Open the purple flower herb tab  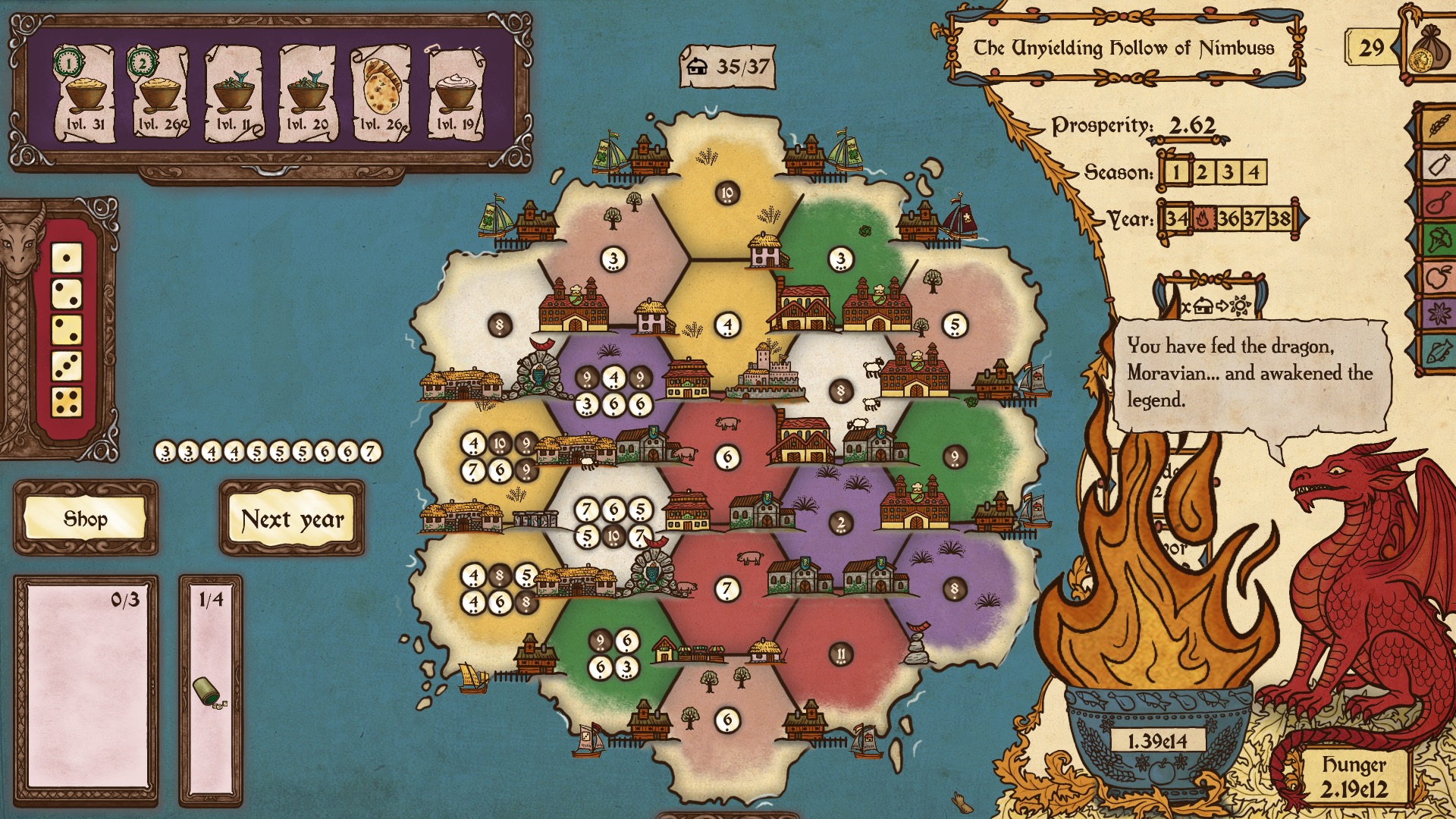click(1438, 313)
